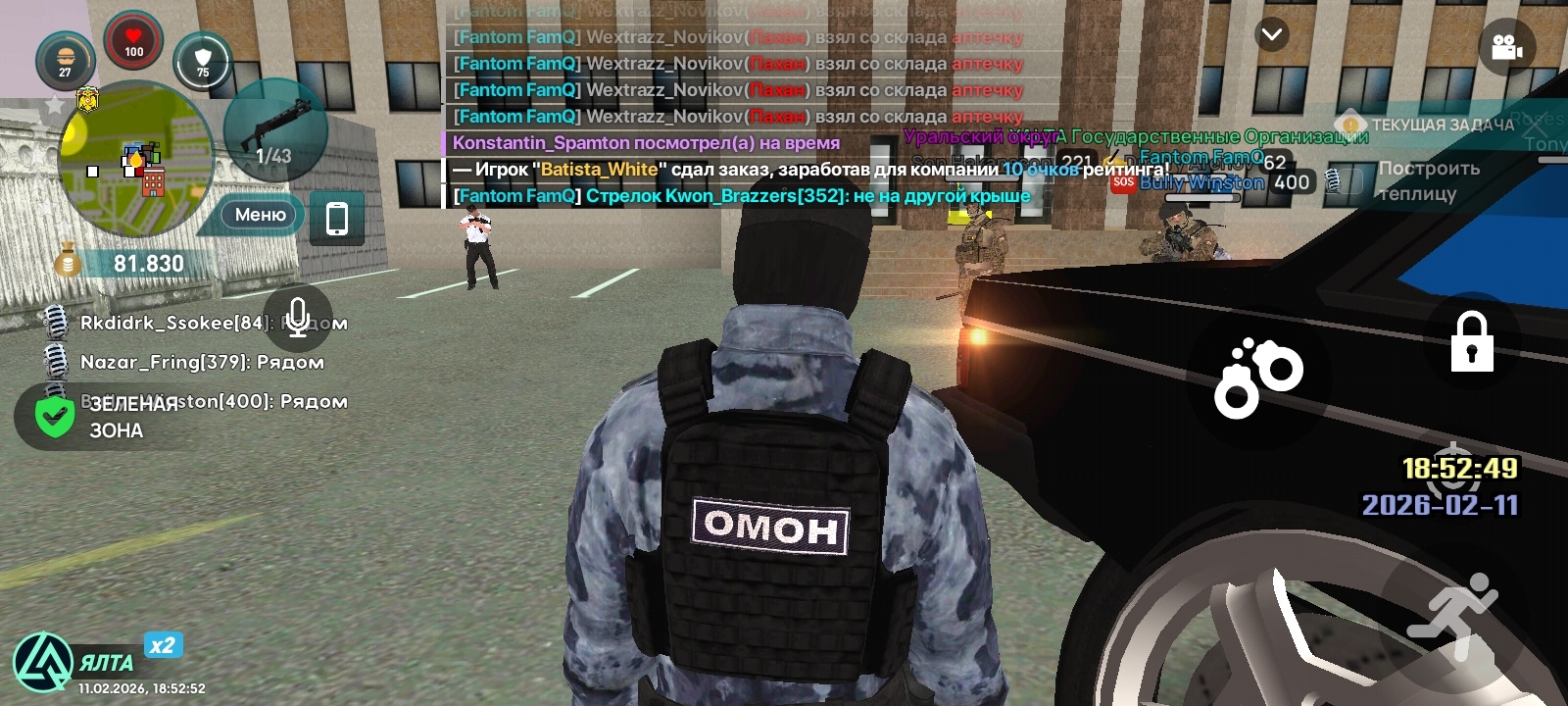Open the camera recording icon top right
Image resolution: width=1568 pixels, height=706 pixels.
[x=1506, y=45]
